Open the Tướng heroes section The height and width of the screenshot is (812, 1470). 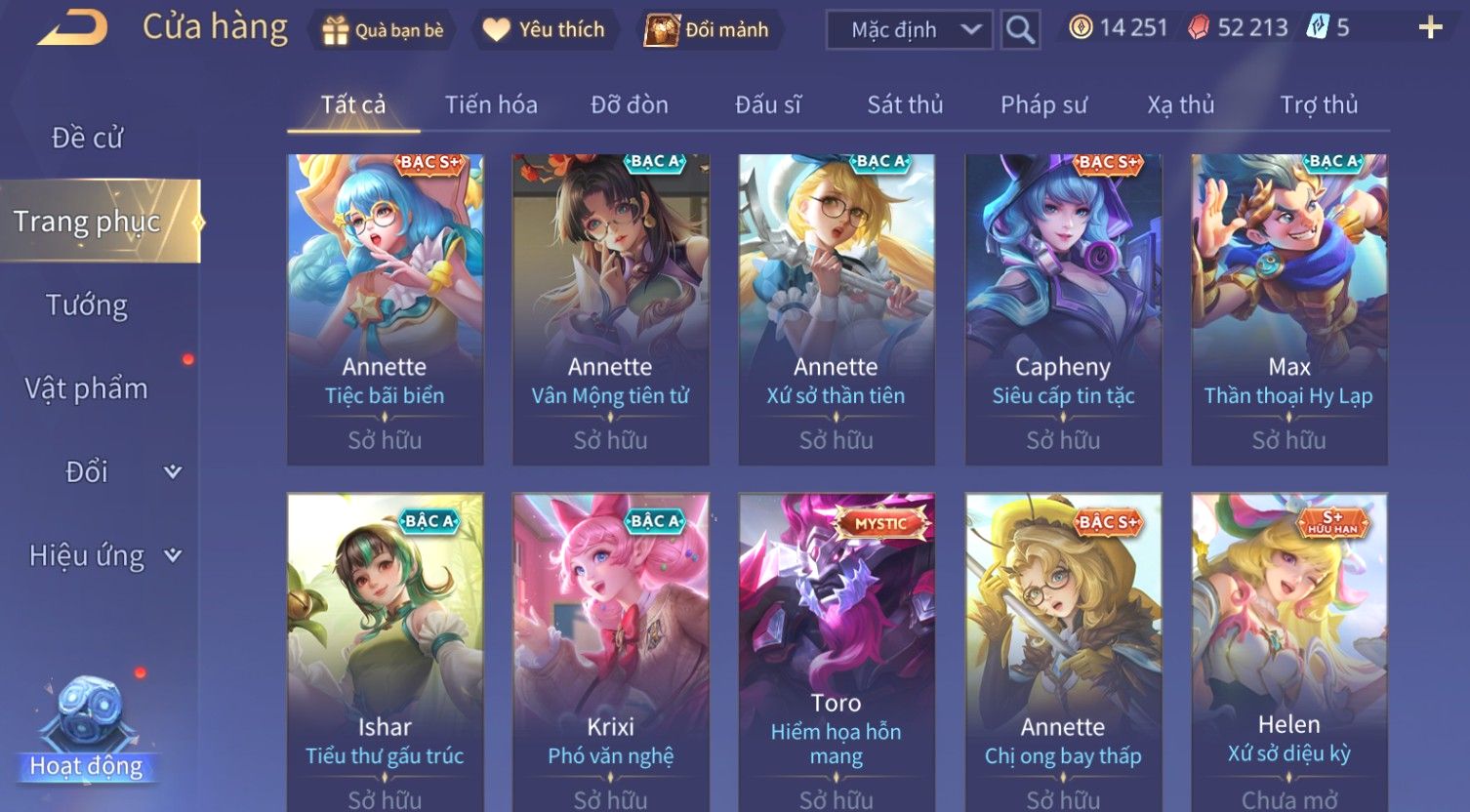pyautogui.click(x=88, y=305)
